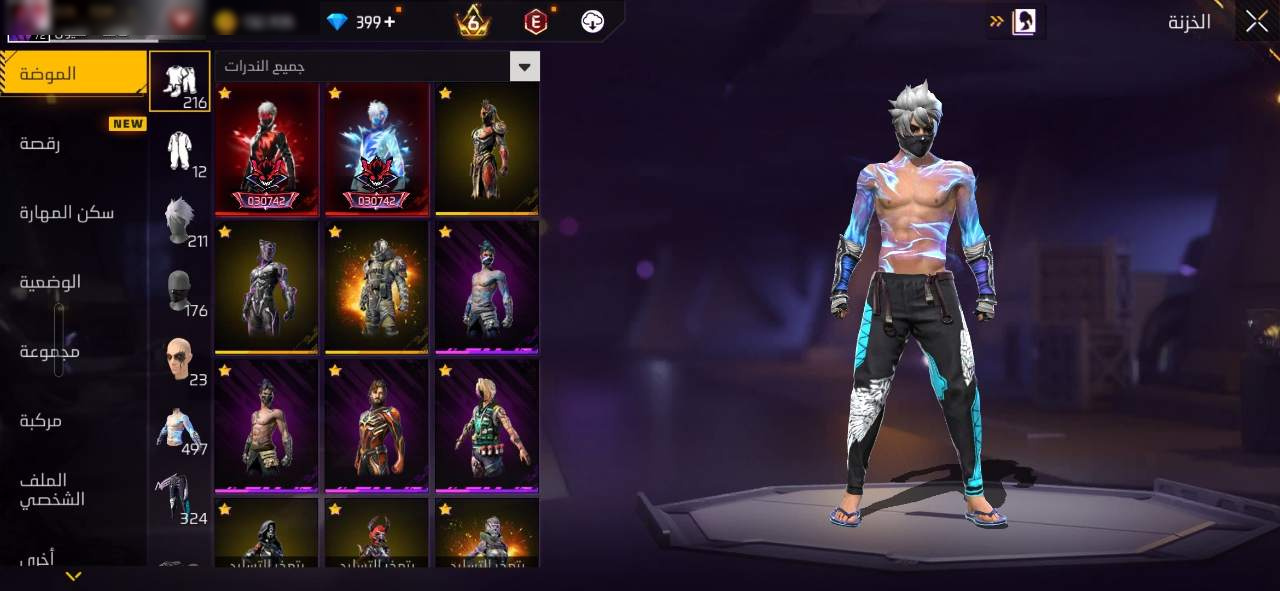Select the outfit sets category showing 216
The image size is (1280, 591).
tap(180, 80)
